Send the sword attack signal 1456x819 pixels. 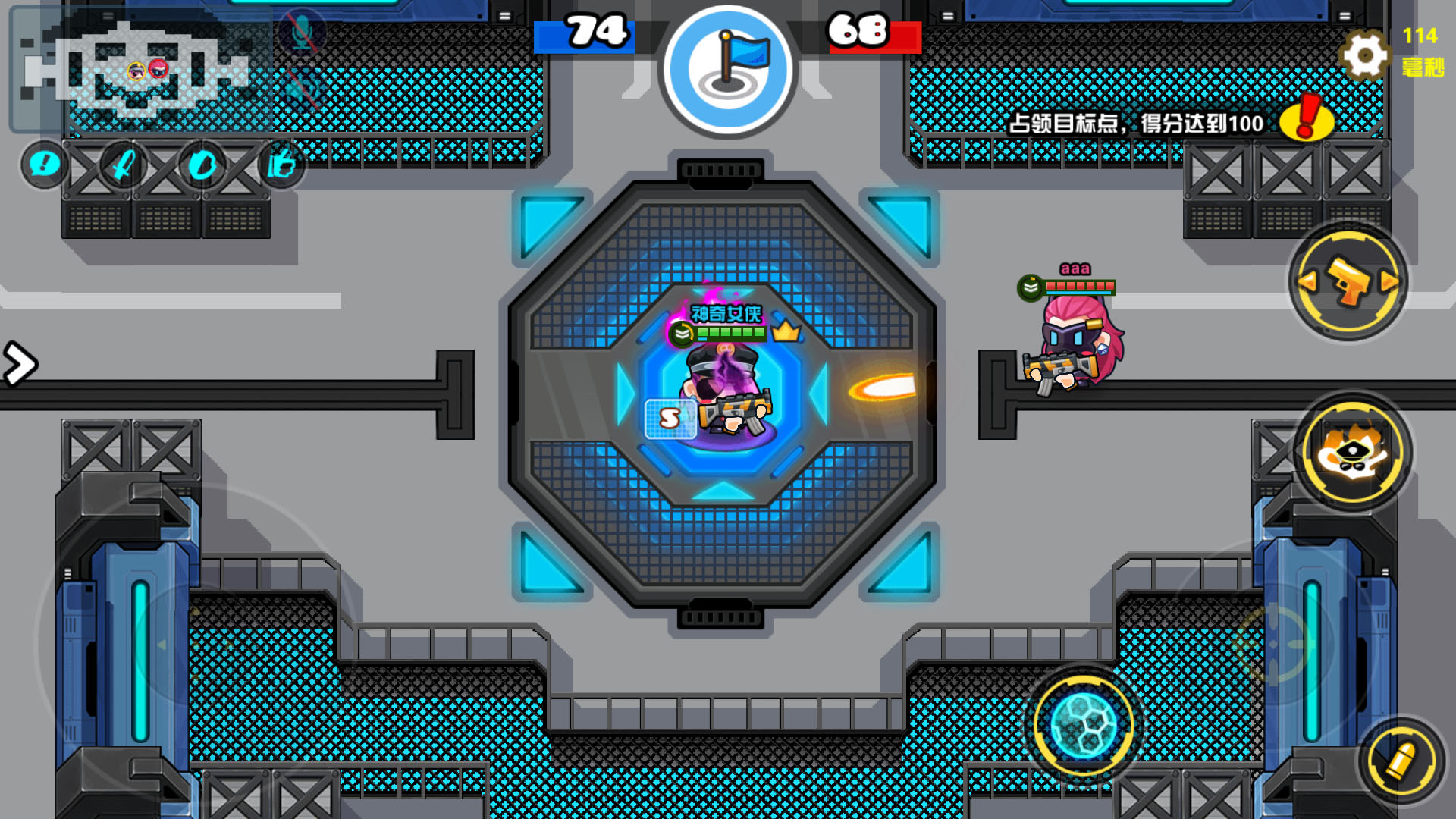click(123, 165)
